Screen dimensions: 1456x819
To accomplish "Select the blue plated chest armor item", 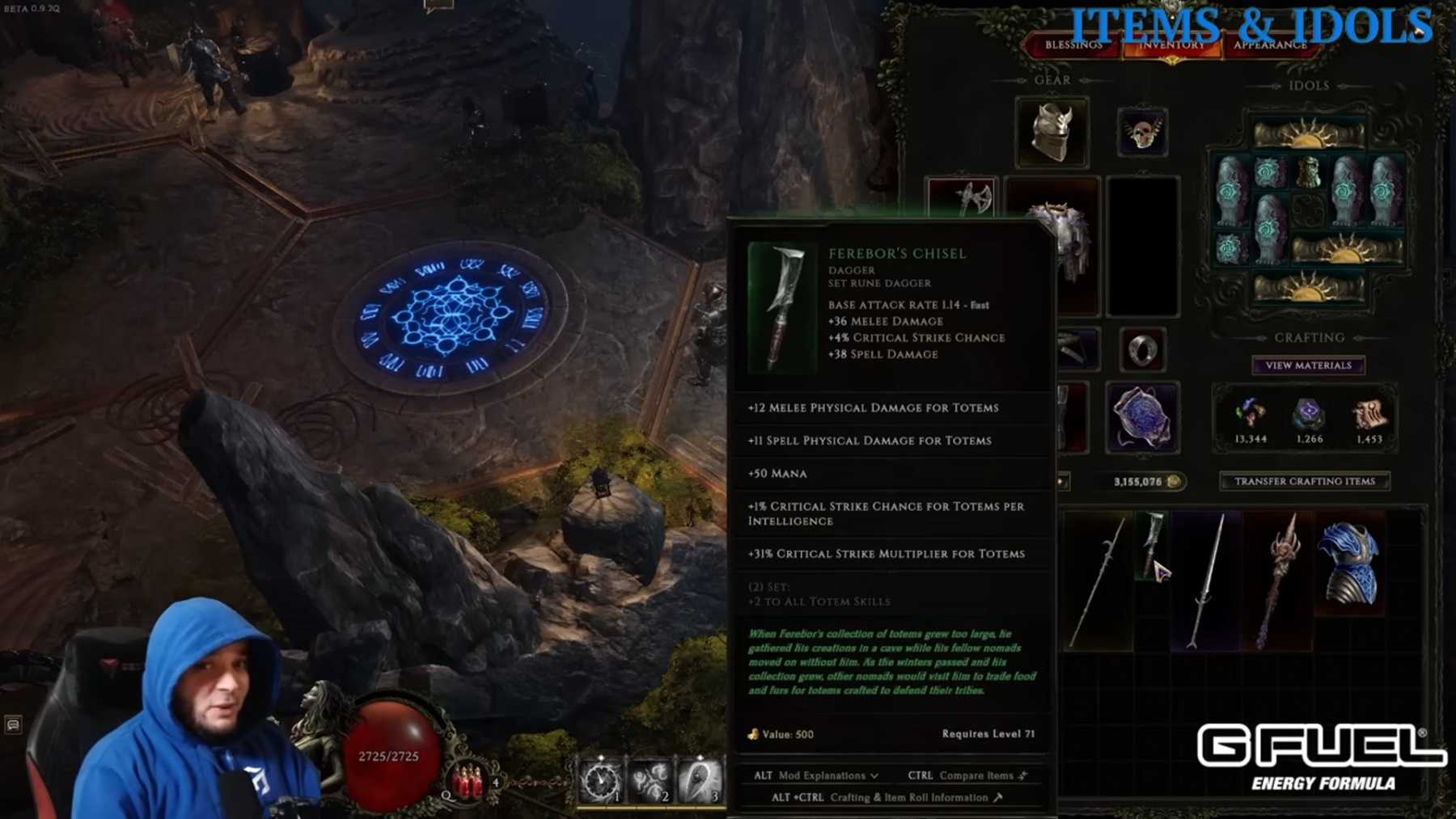I will click(x=1349, y=563).
